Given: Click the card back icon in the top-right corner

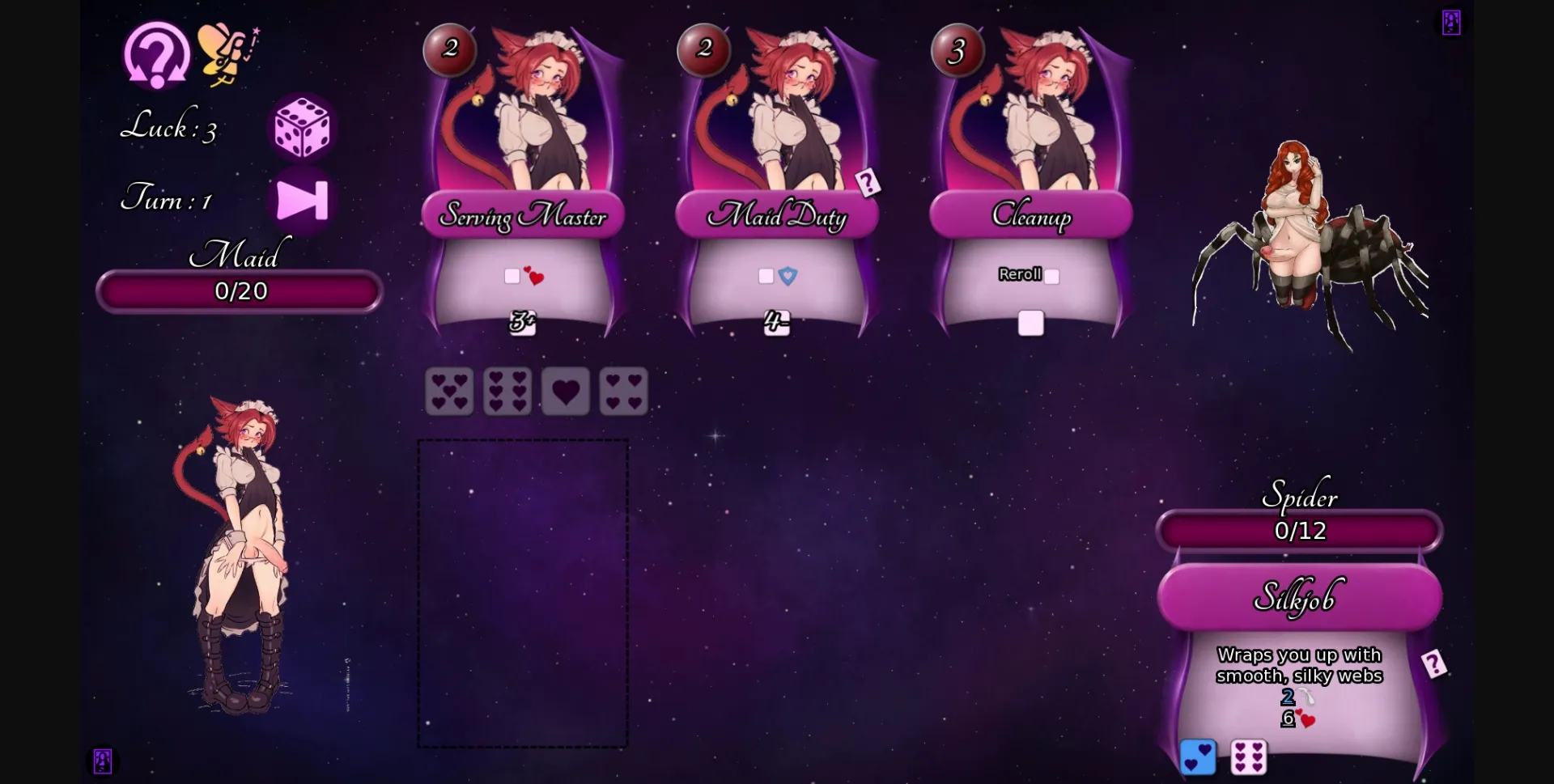Looking at the screenshot, I should pyautogui.click(x=1451, y=22).
